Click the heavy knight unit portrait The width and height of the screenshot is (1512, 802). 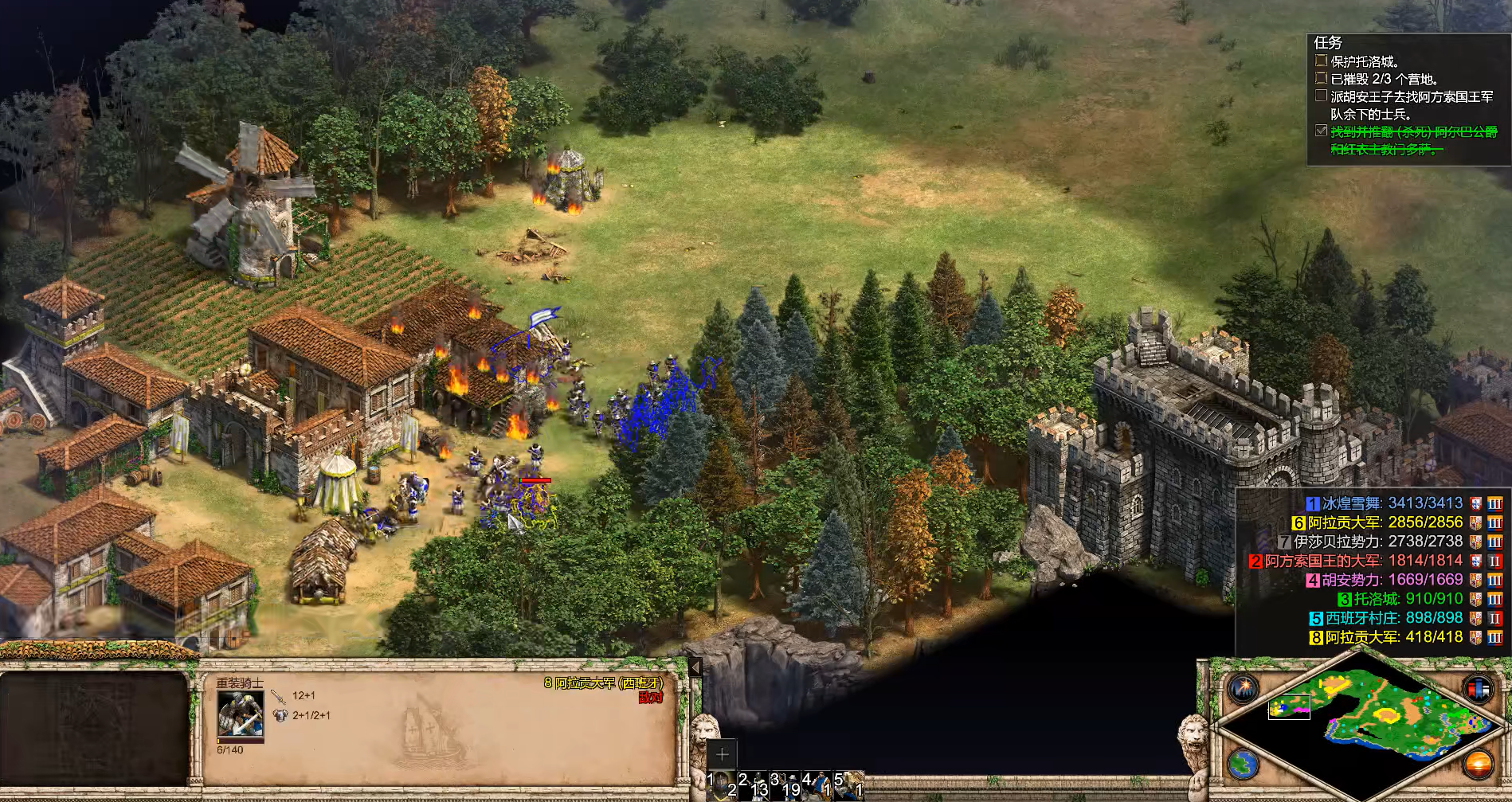point(241,715)
